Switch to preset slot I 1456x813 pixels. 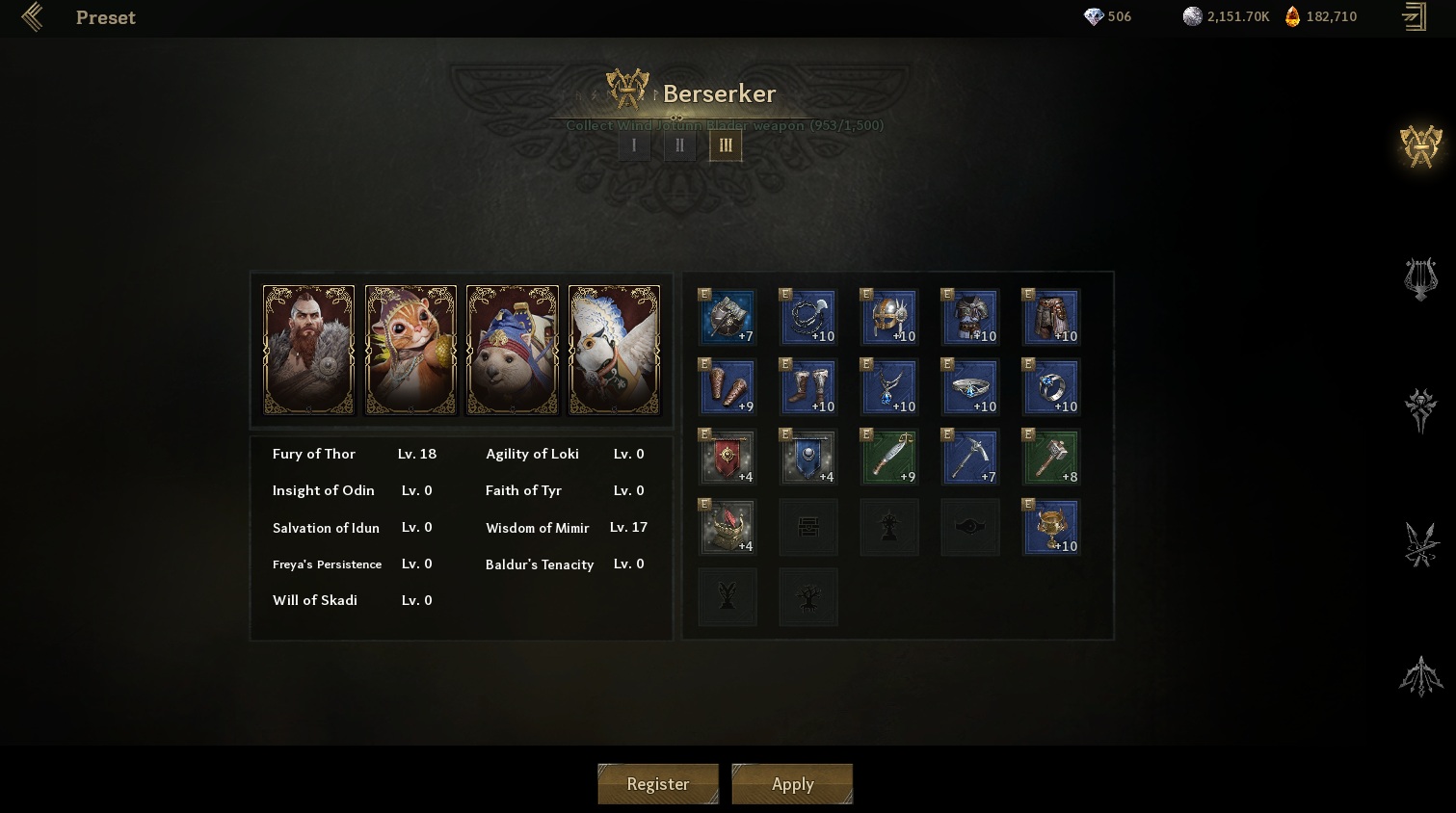coord(634,145)
